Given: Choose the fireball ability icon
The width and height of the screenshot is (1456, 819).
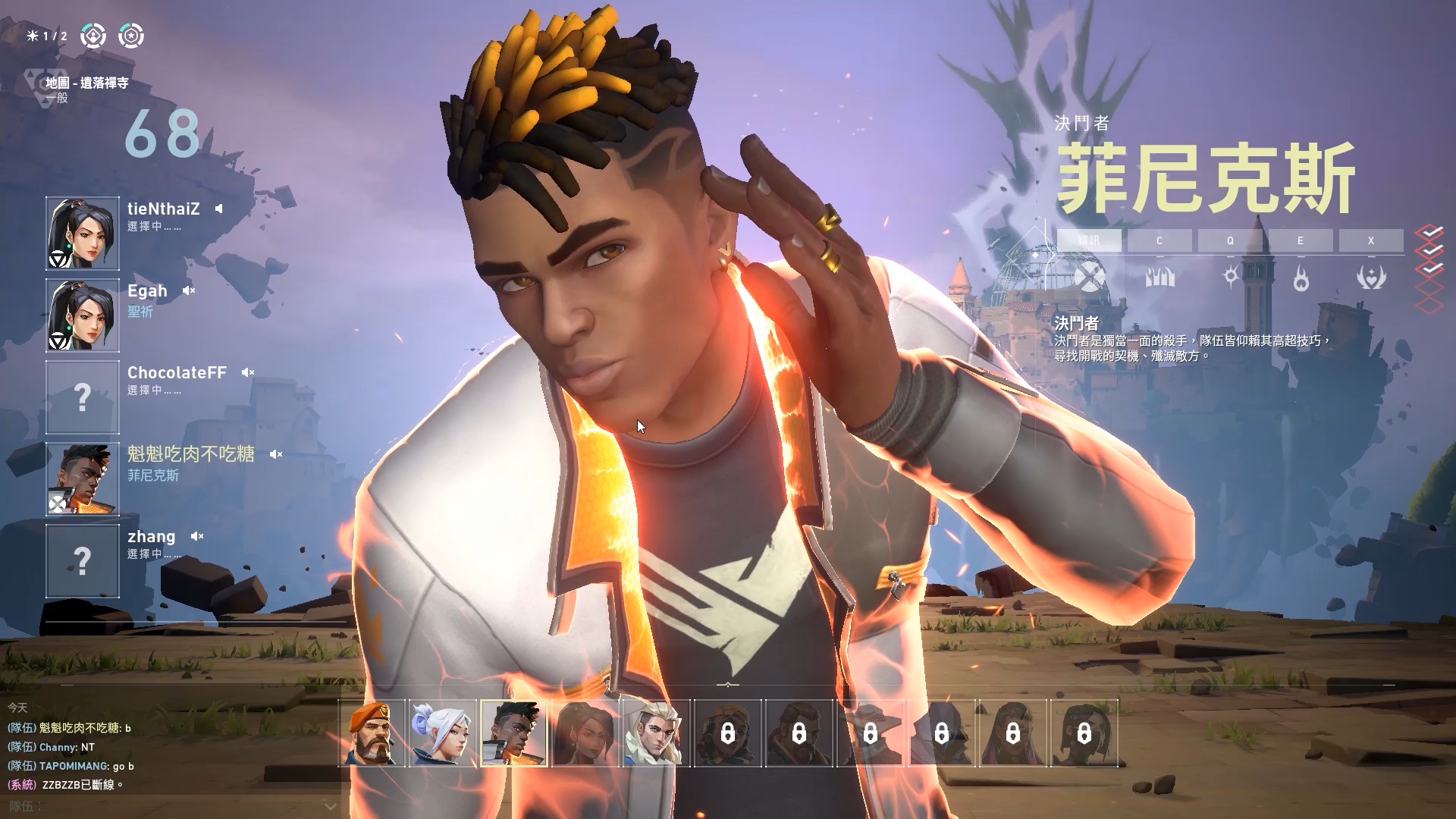Looking at the screenshot, I should [1301, 280].
